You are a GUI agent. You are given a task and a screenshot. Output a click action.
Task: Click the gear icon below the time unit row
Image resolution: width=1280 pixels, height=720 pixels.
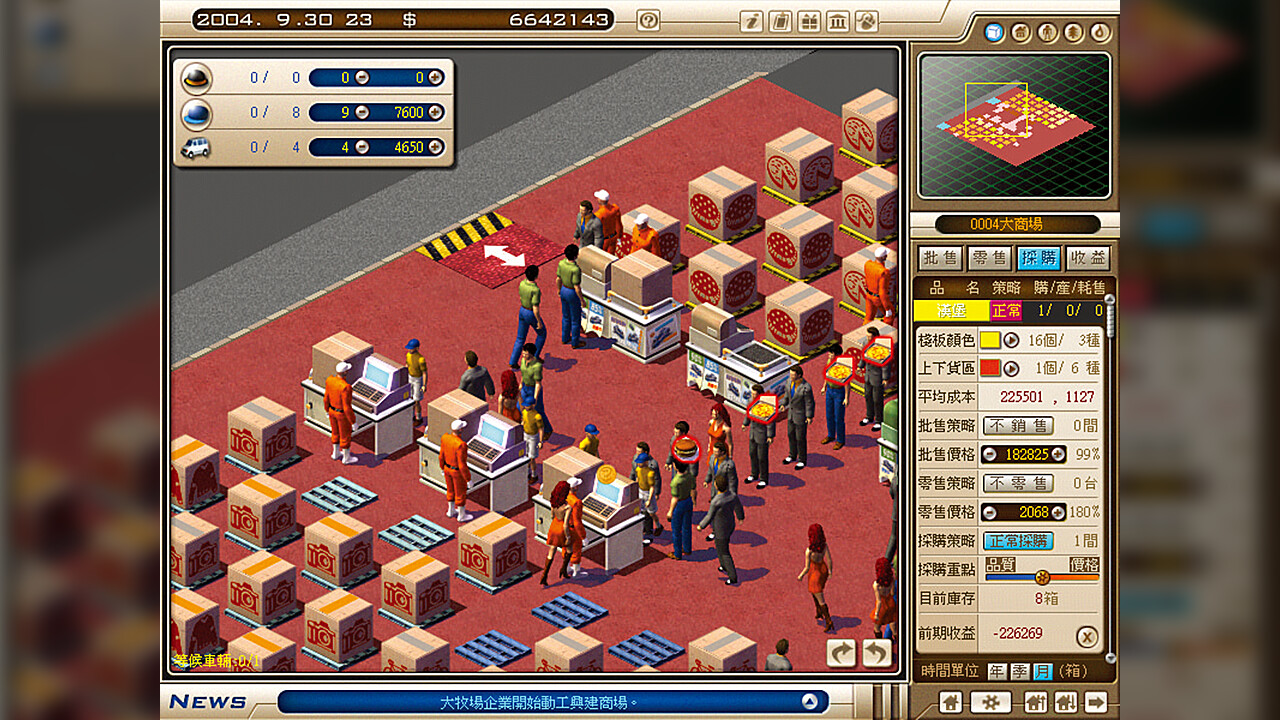991,703
